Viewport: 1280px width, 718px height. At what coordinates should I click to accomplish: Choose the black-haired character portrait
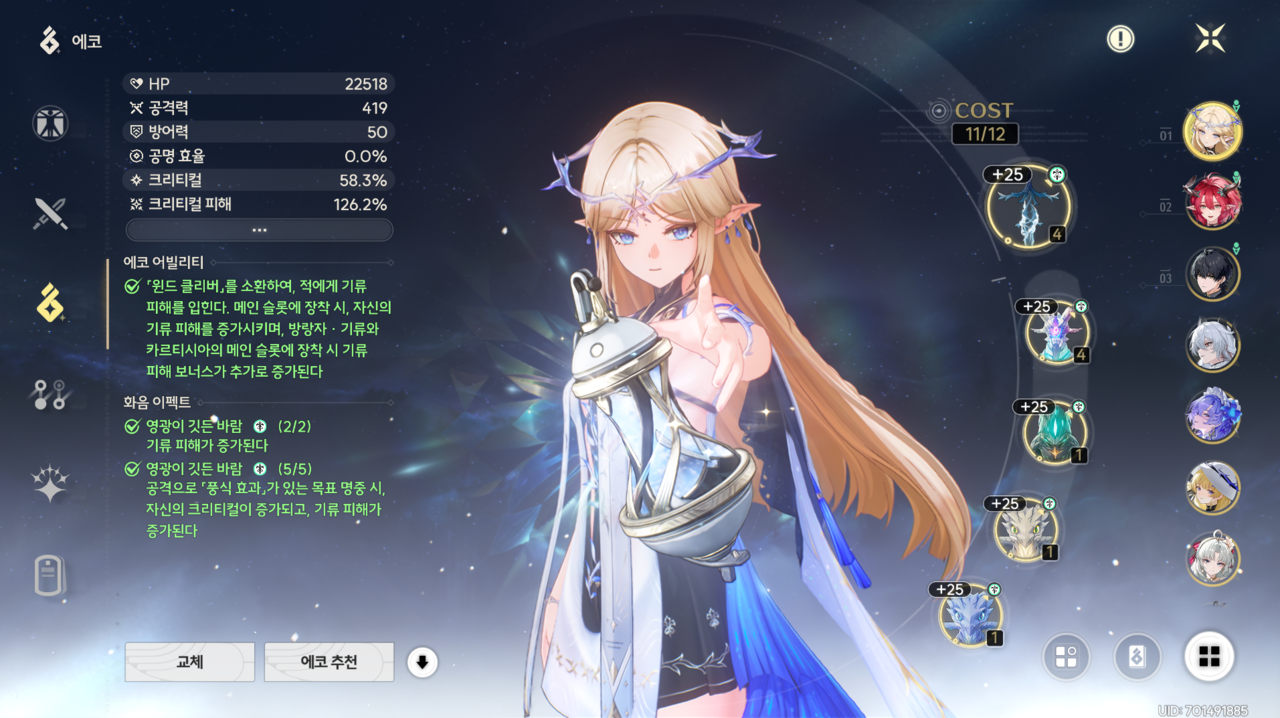1213,274
